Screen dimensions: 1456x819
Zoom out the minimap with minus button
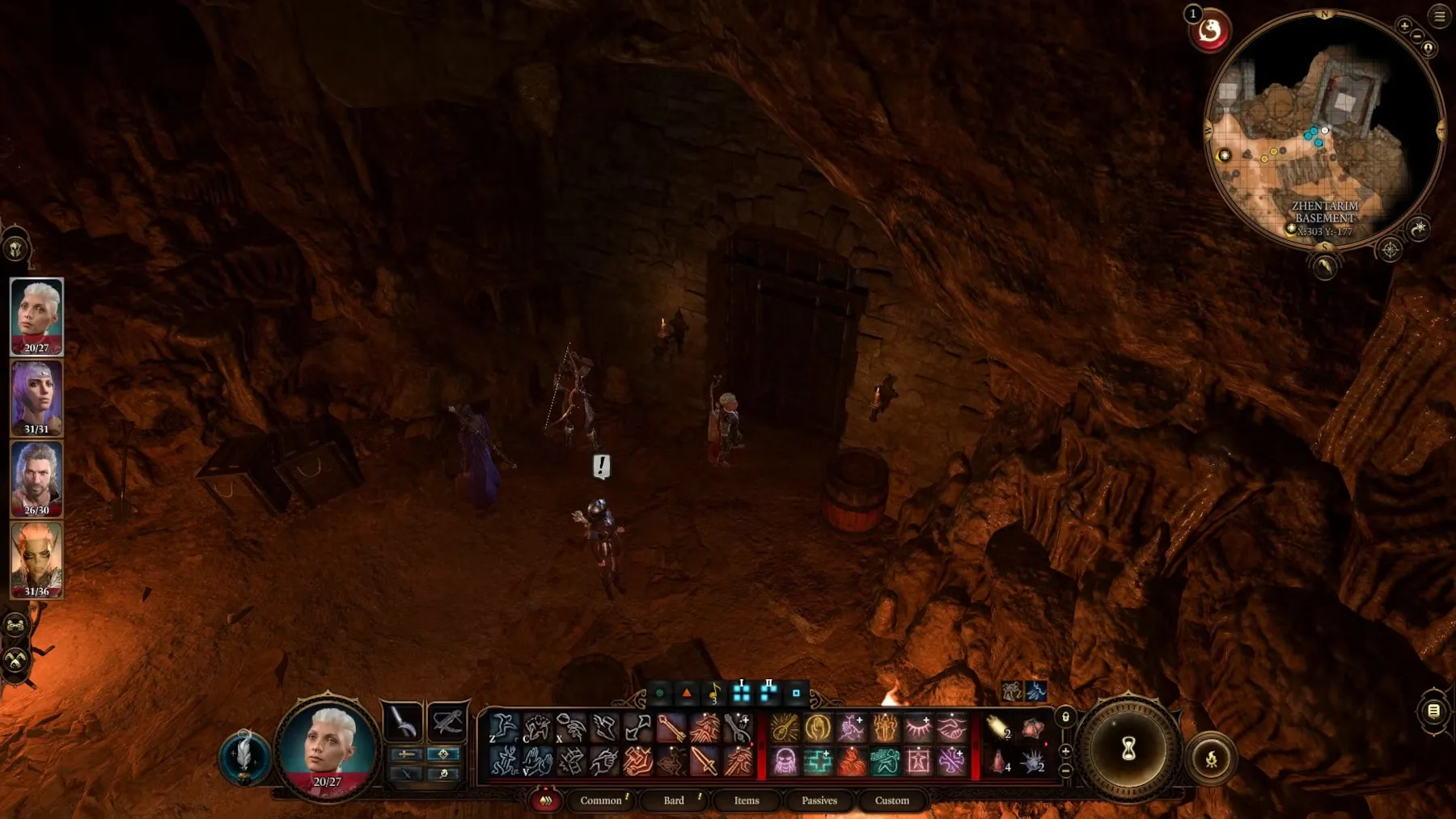pyautogui.click(x=1417, y=36)
